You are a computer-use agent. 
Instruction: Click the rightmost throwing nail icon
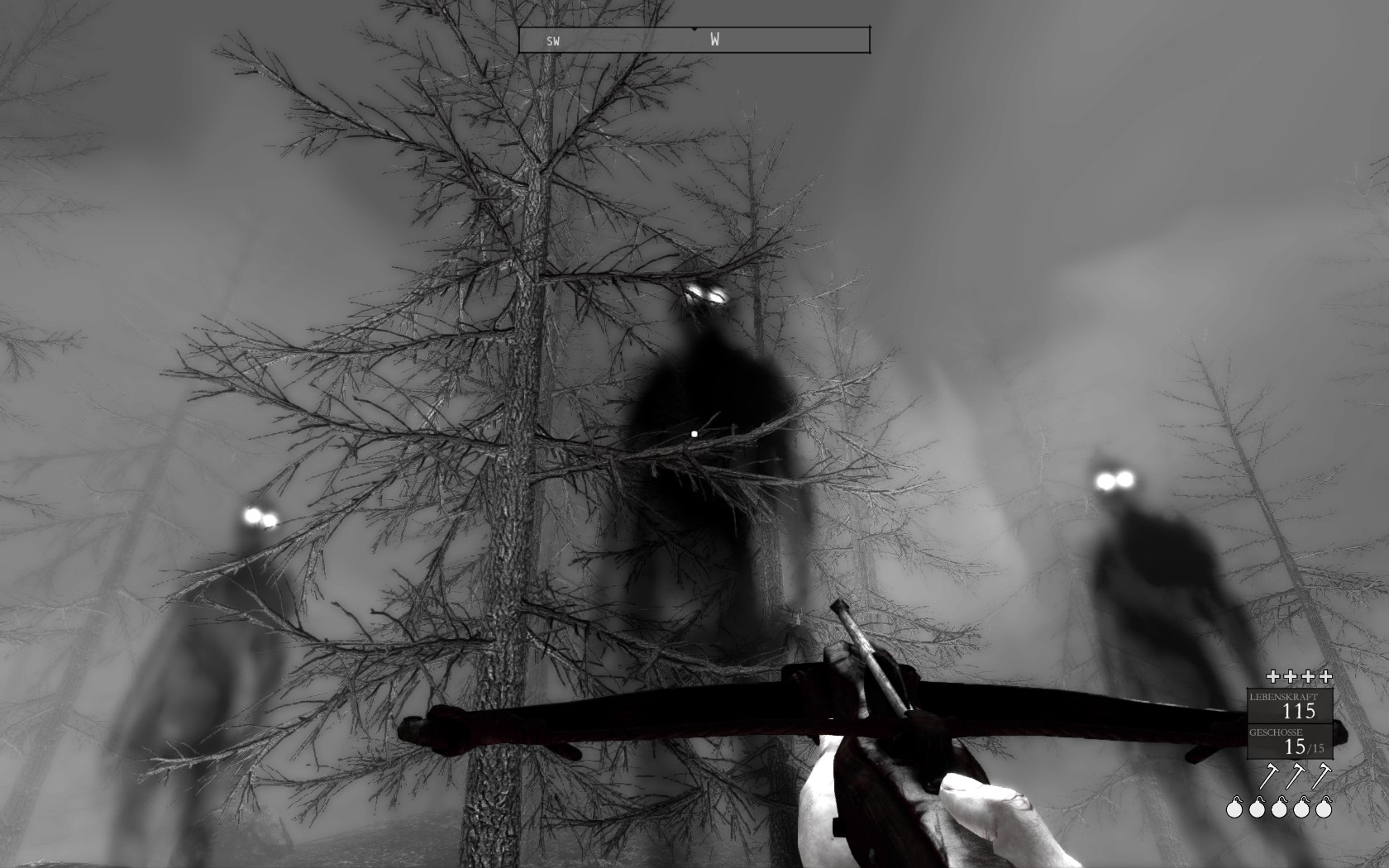1324,775
